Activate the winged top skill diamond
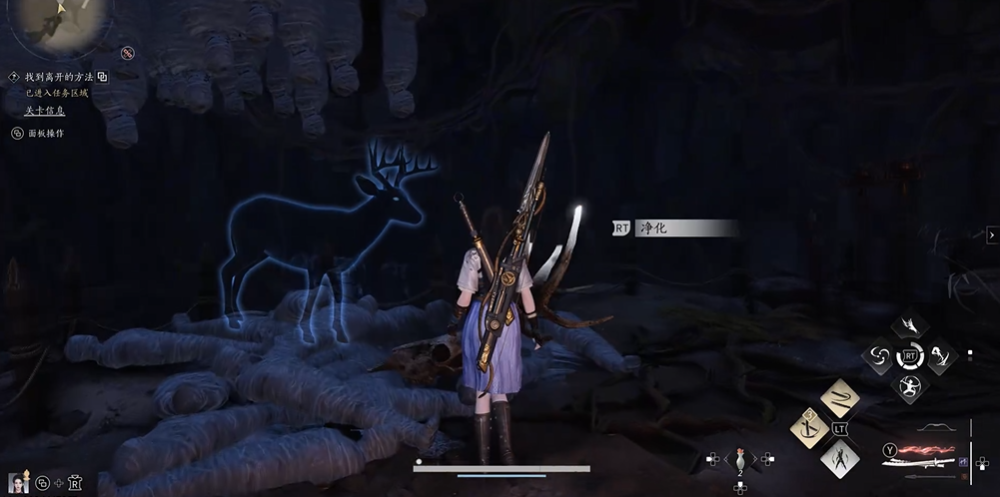1000x497 pixels. coord(910,325)
